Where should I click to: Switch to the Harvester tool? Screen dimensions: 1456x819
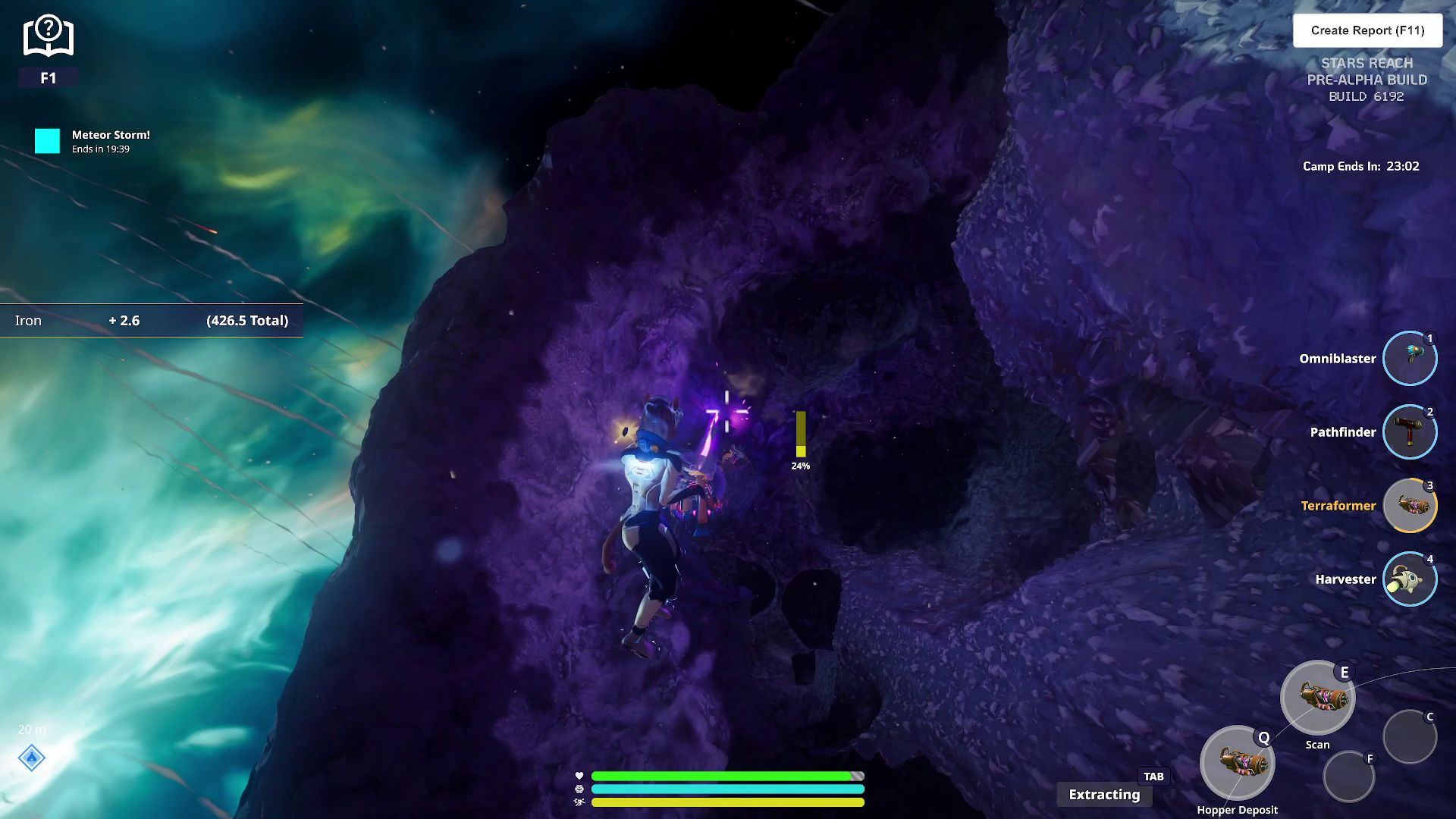pyautogui.click(x=1409, y=579)
